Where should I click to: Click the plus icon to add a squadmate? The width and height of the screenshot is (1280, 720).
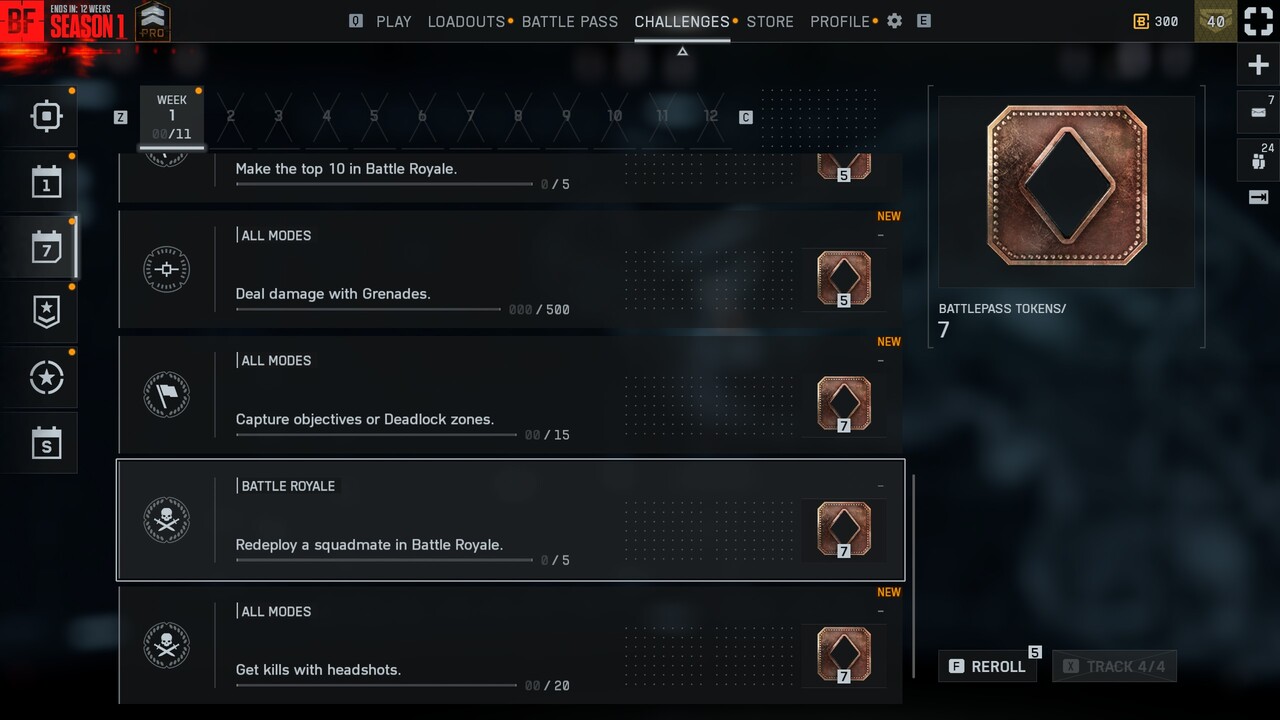(x=1257, y=64)
